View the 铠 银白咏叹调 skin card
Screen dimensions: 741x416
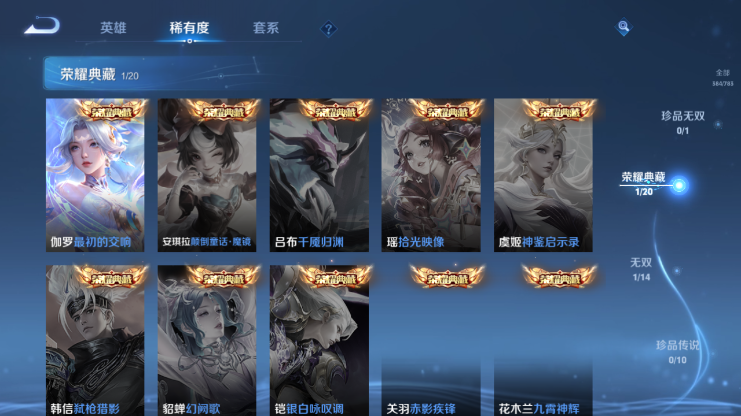[319, 342]
